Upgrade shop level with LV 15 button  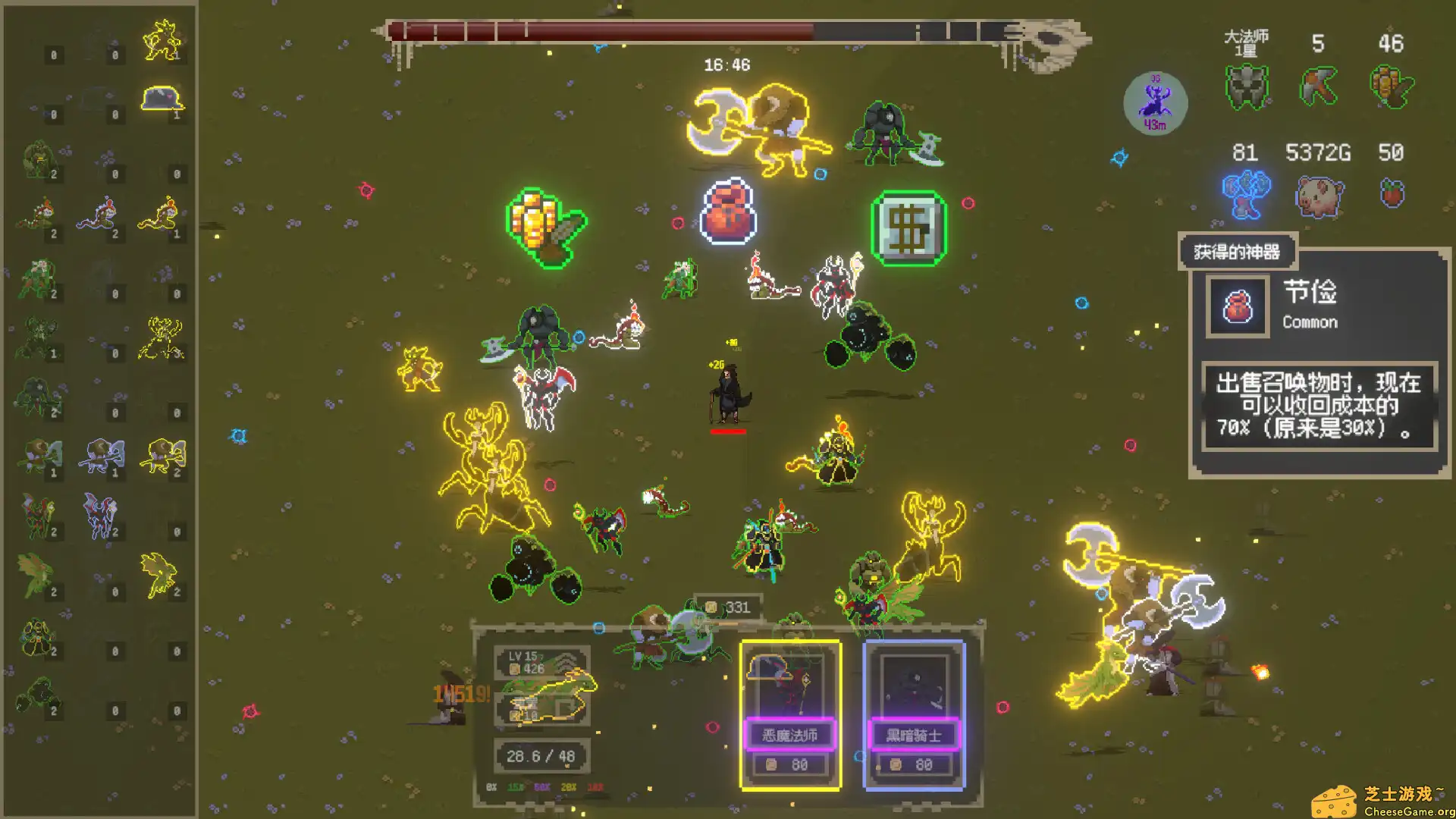click(541, 662)
